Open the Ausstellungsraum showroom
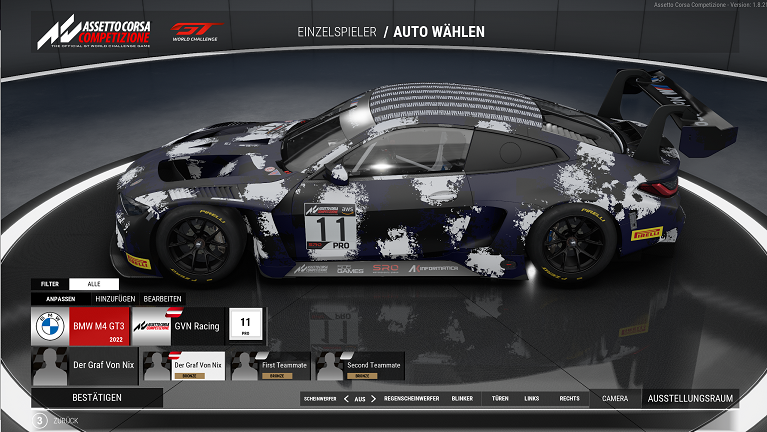The height and width of the screenshot is (432, 767). (x=690, y=398)
